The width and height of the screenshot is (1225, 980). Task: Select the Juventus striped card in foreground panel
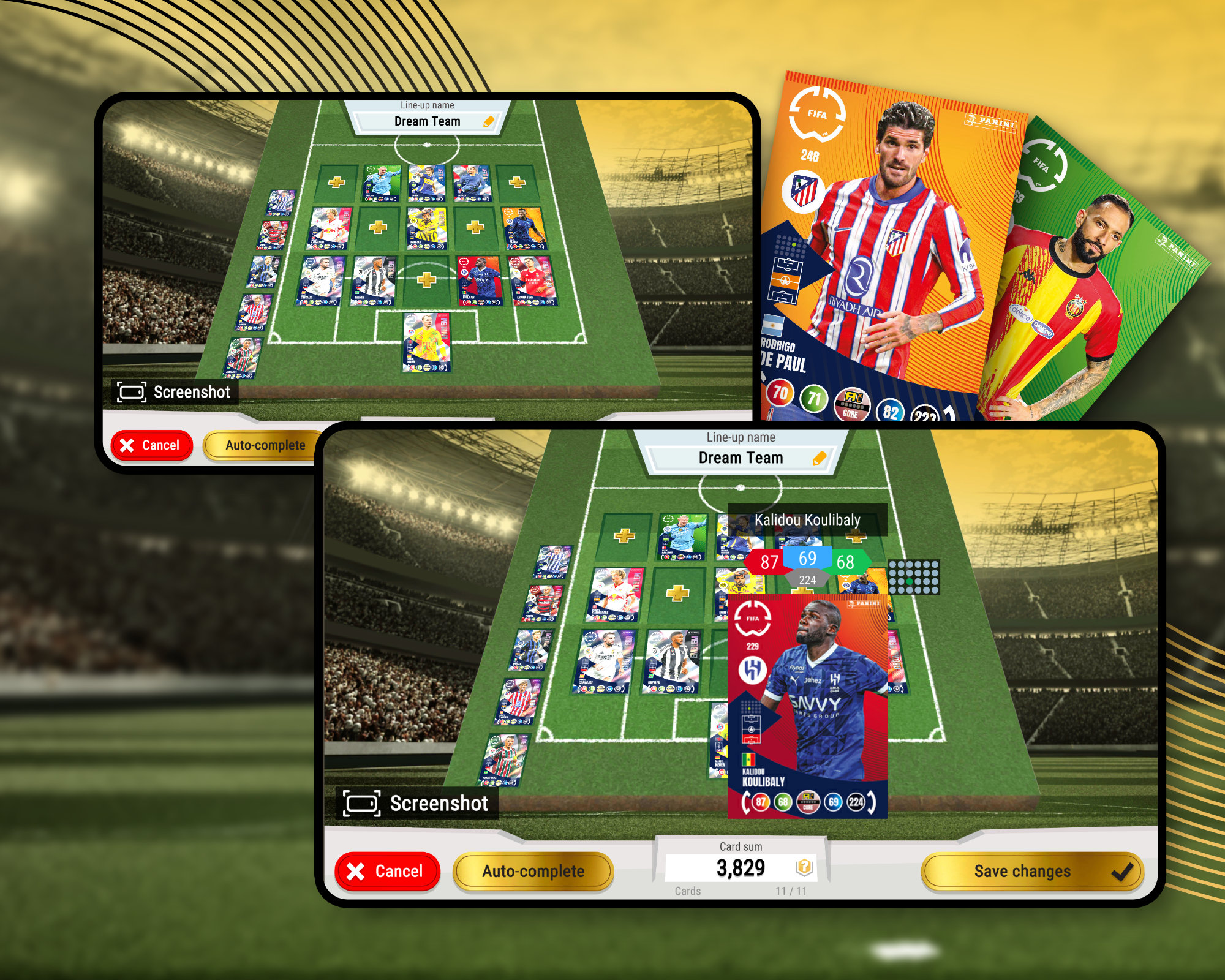(x=671, y=662)
